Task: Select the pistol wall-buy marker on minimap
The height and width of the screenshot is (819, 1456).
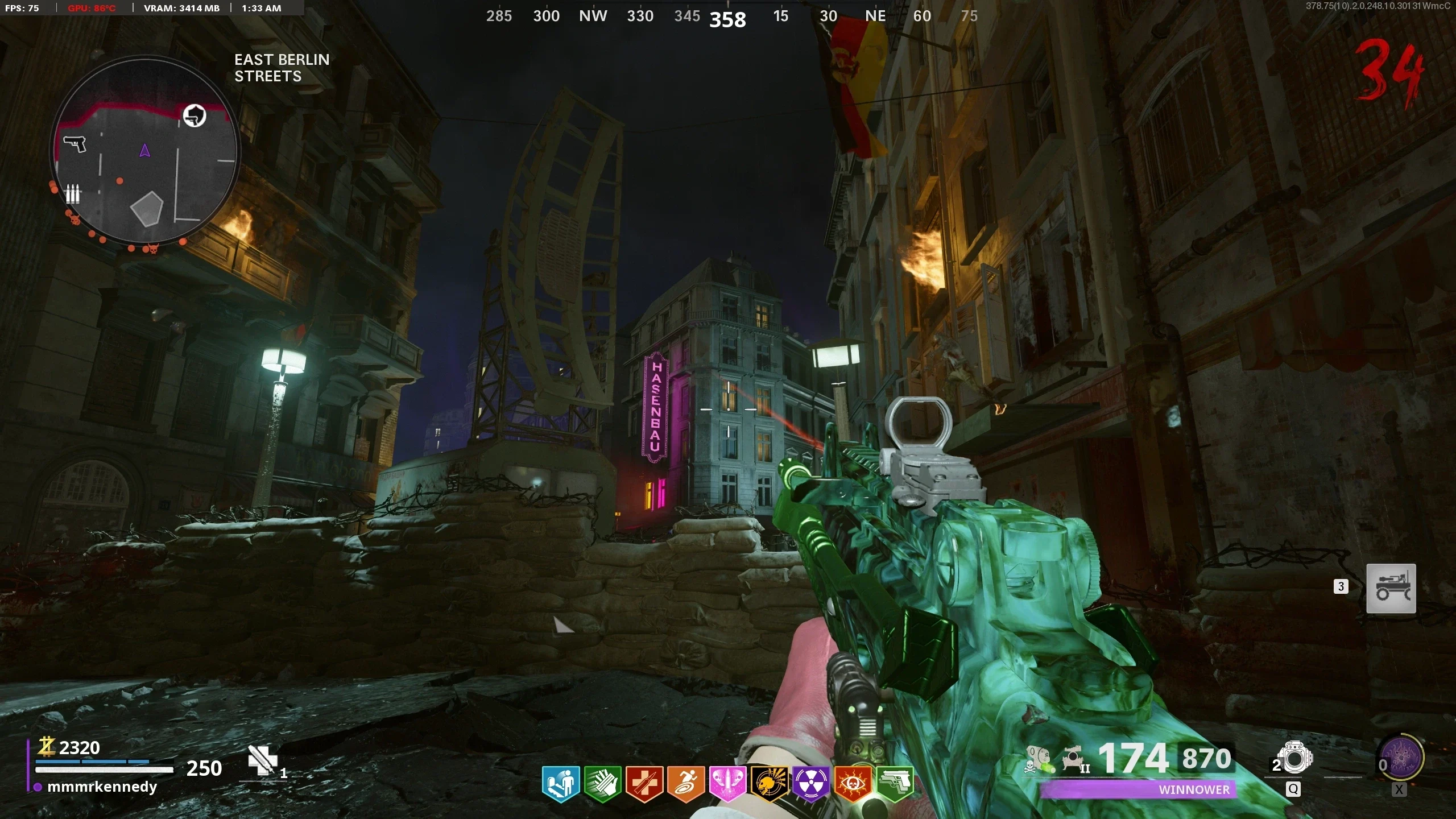Action: [x=75, y=143]
